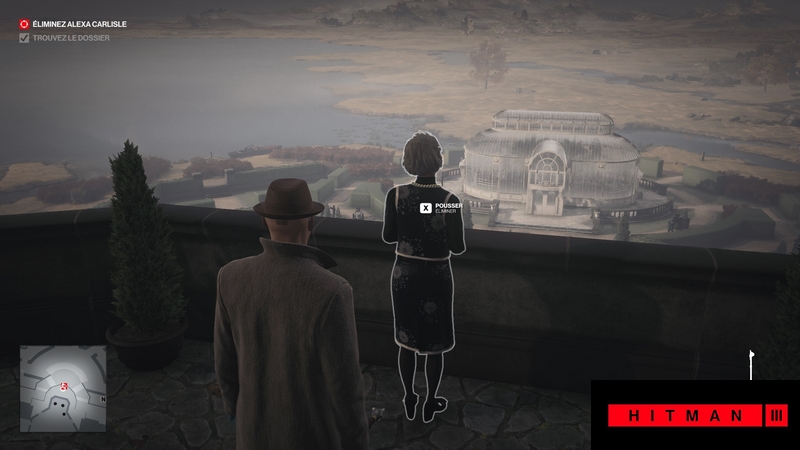This screenshot has height=450, width=800.
Task: Toggle the Trouvez le dossier objective checkbox
Action: tap(25, 38)
